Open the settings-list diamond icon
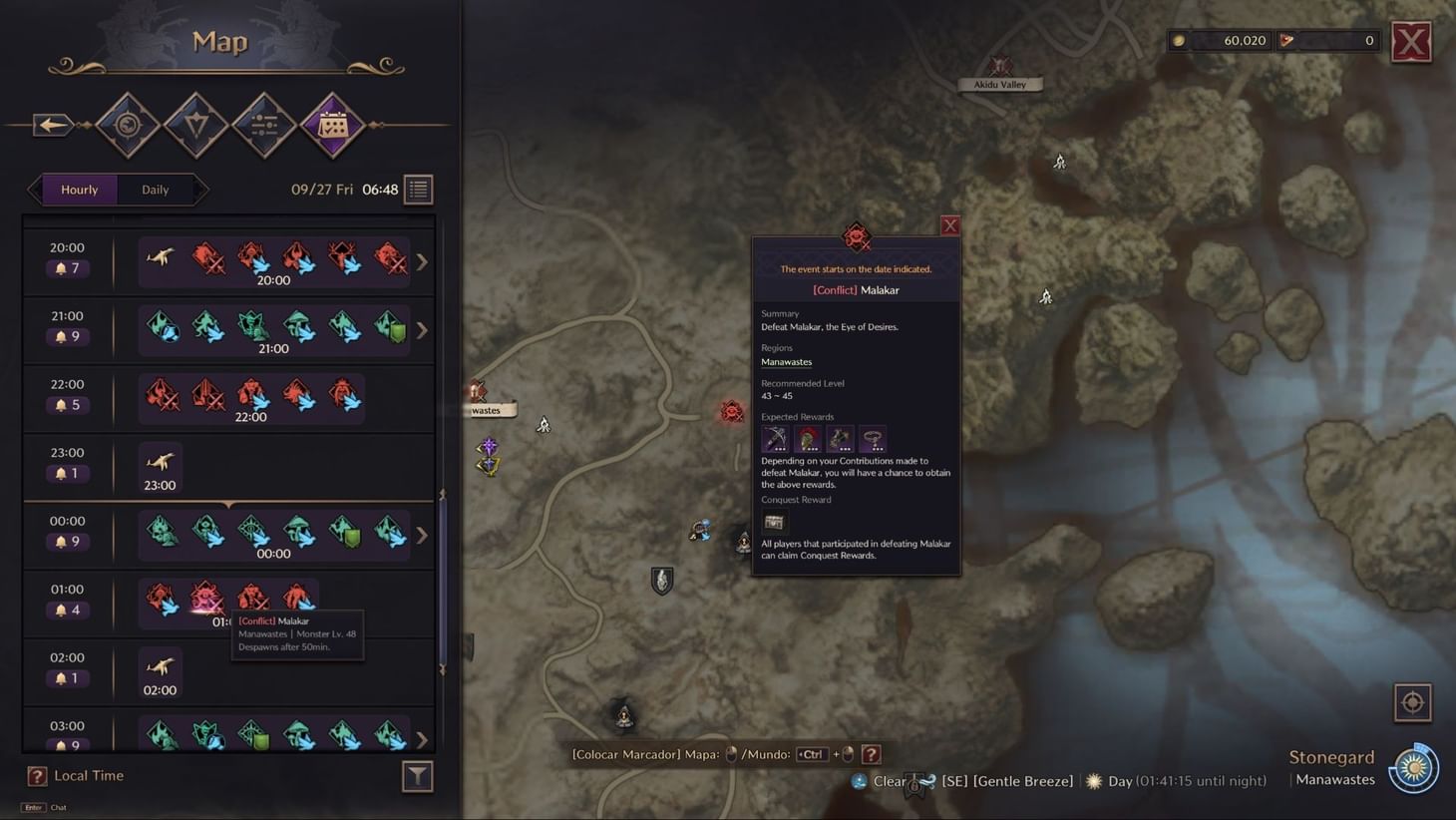This screenshot has height=820, width=1456. click(263, 125)
